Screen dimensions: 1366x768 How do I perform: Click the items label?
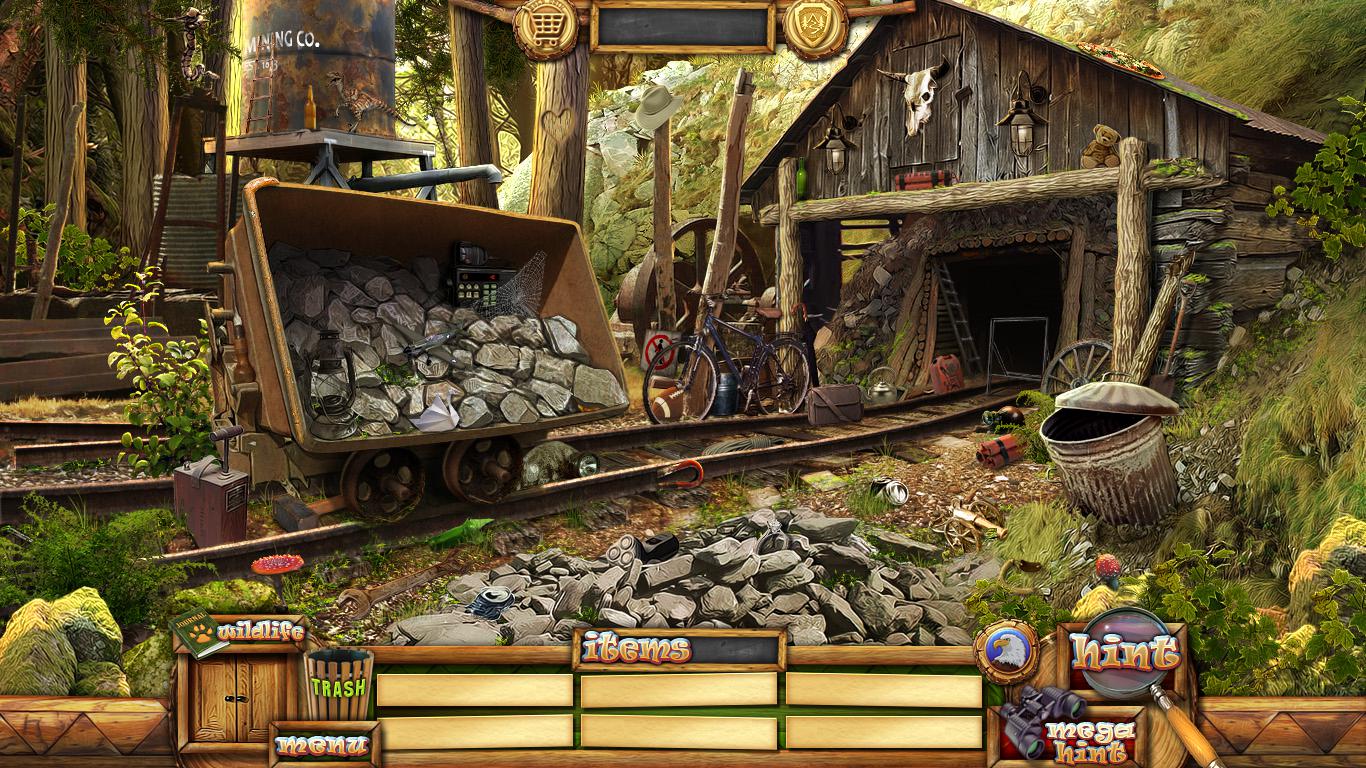(635, 649)
